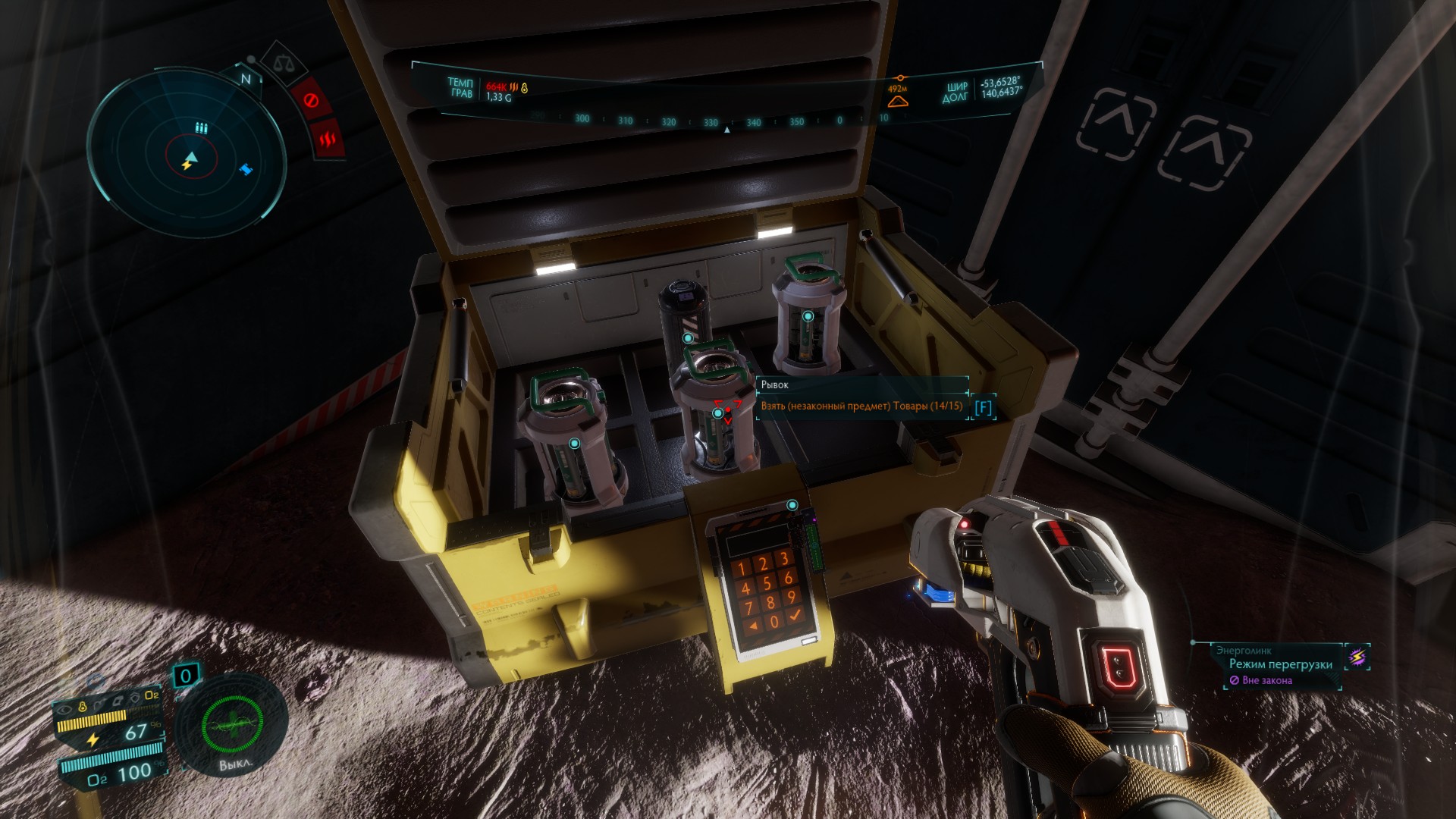Click the red heat warning icon
The height and width of the screenshot is (819, 1456).
[x=328, y=139]
